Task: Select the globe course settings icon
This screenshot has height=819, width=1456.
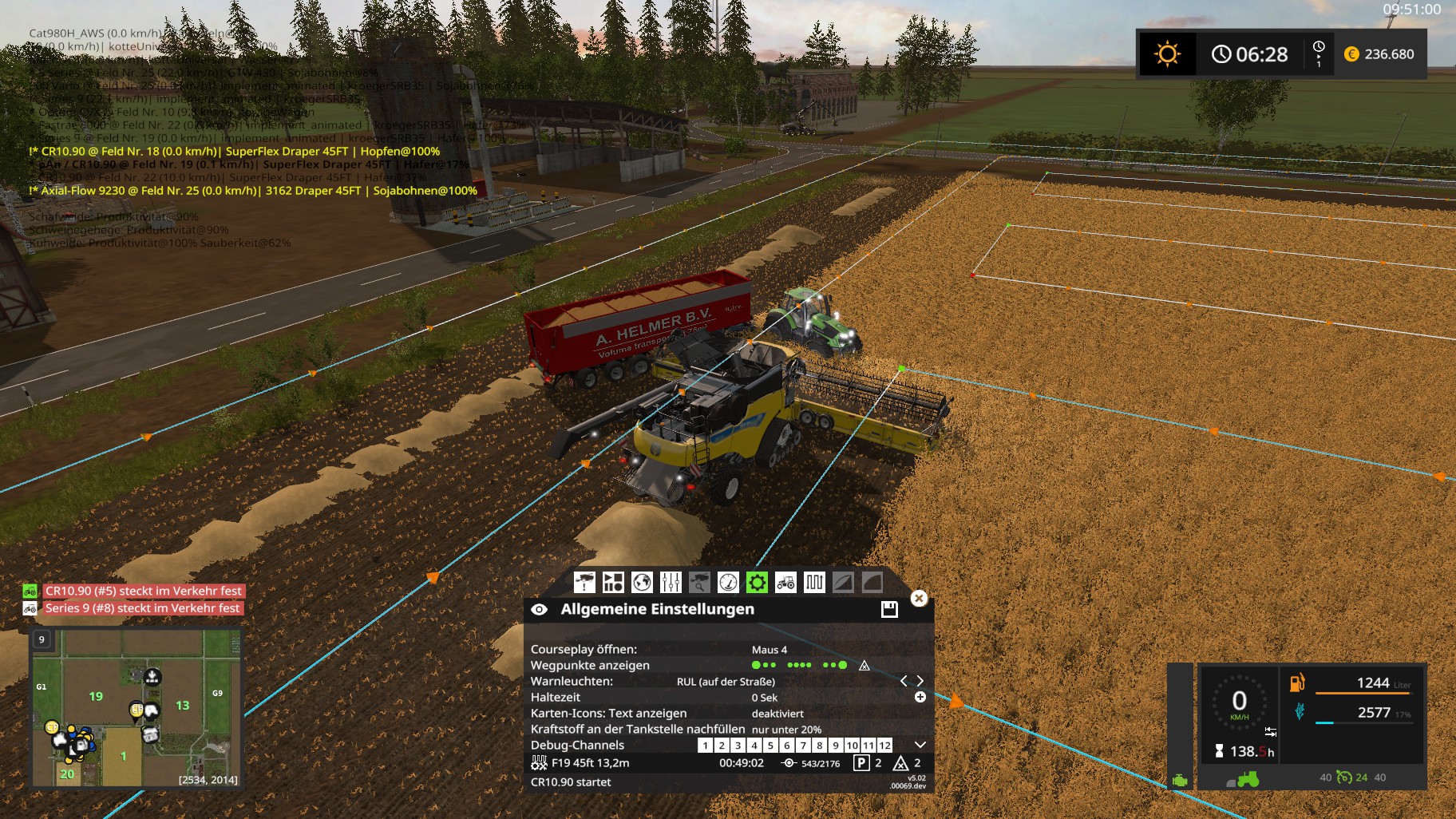Action: [x=642, y=582]
